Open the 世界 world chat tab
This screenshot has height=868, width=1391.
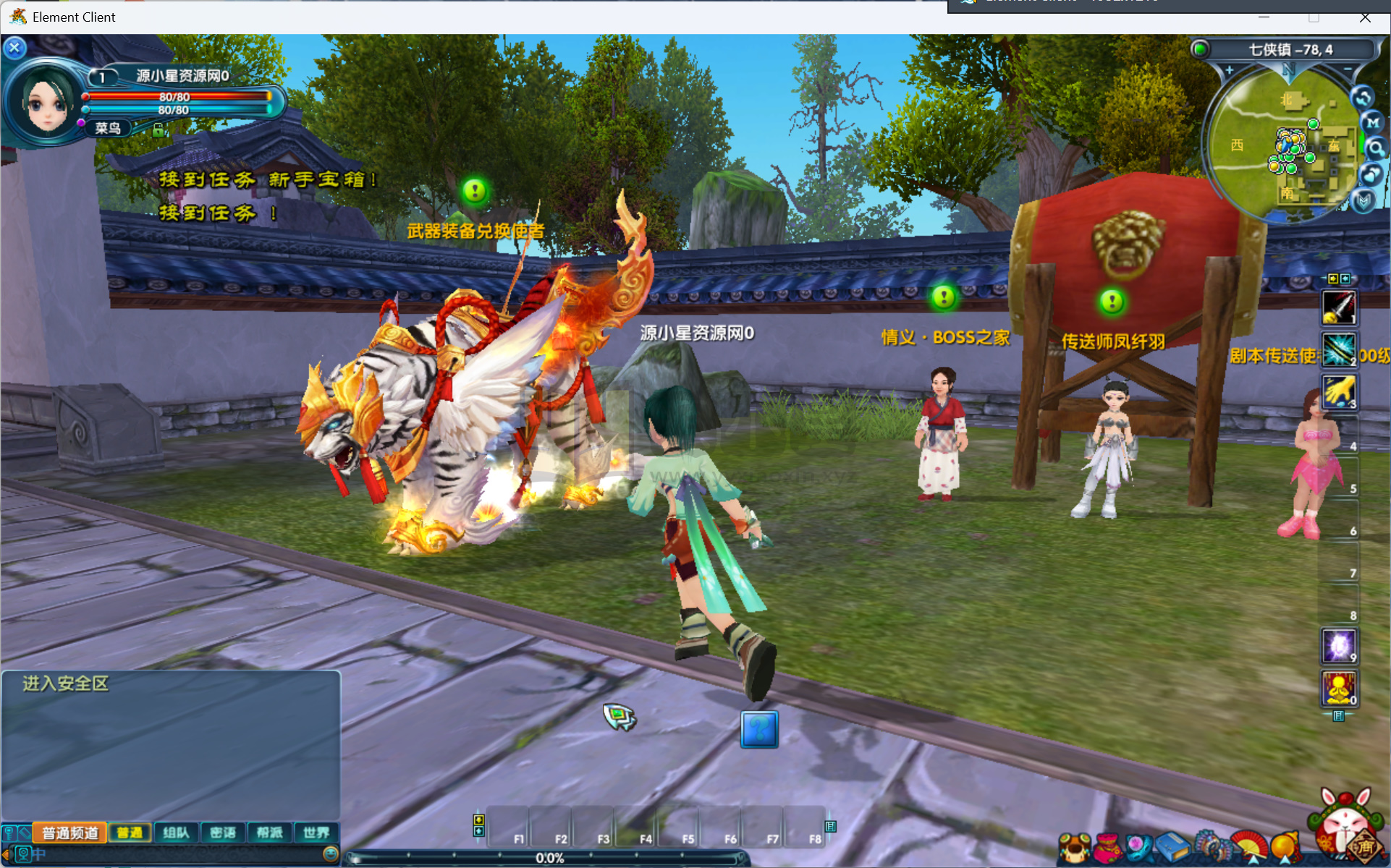tap(316, 833)
